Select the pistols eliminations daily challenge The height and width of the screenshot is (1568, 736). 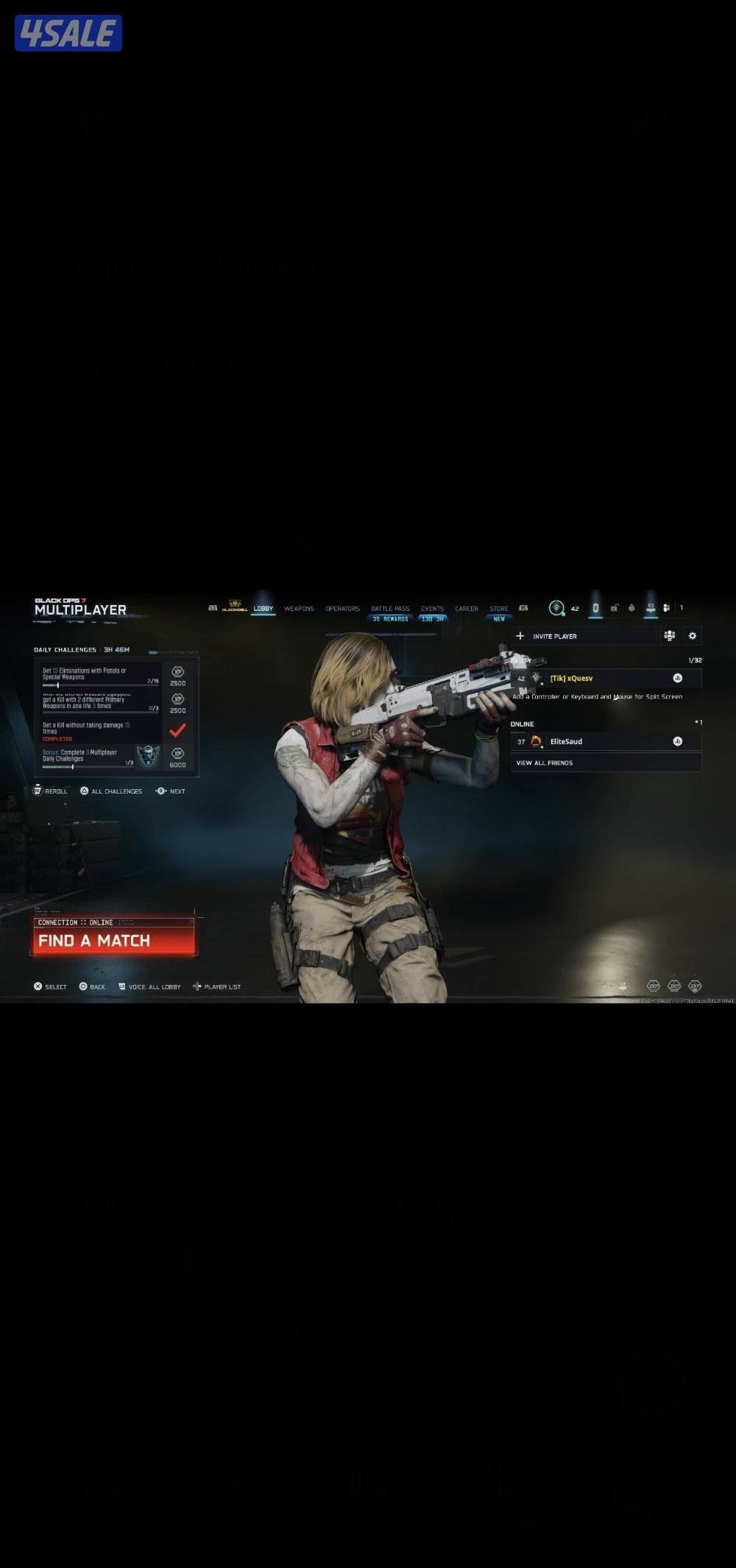pos(101,675)
